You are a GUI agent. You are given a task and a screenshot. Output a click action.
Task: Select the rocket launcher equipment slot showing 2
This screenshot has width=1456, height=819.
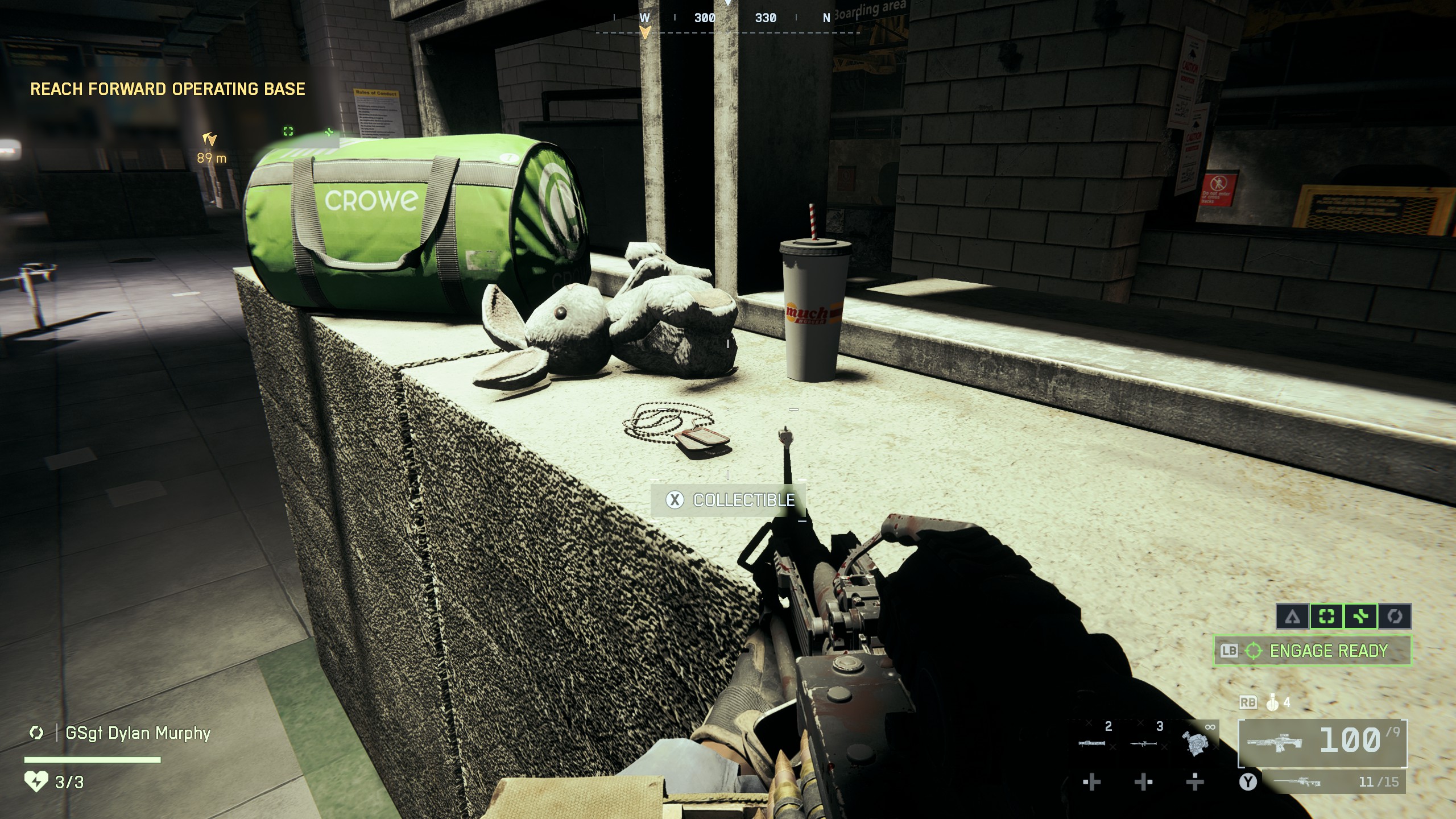coord(1091,743)
